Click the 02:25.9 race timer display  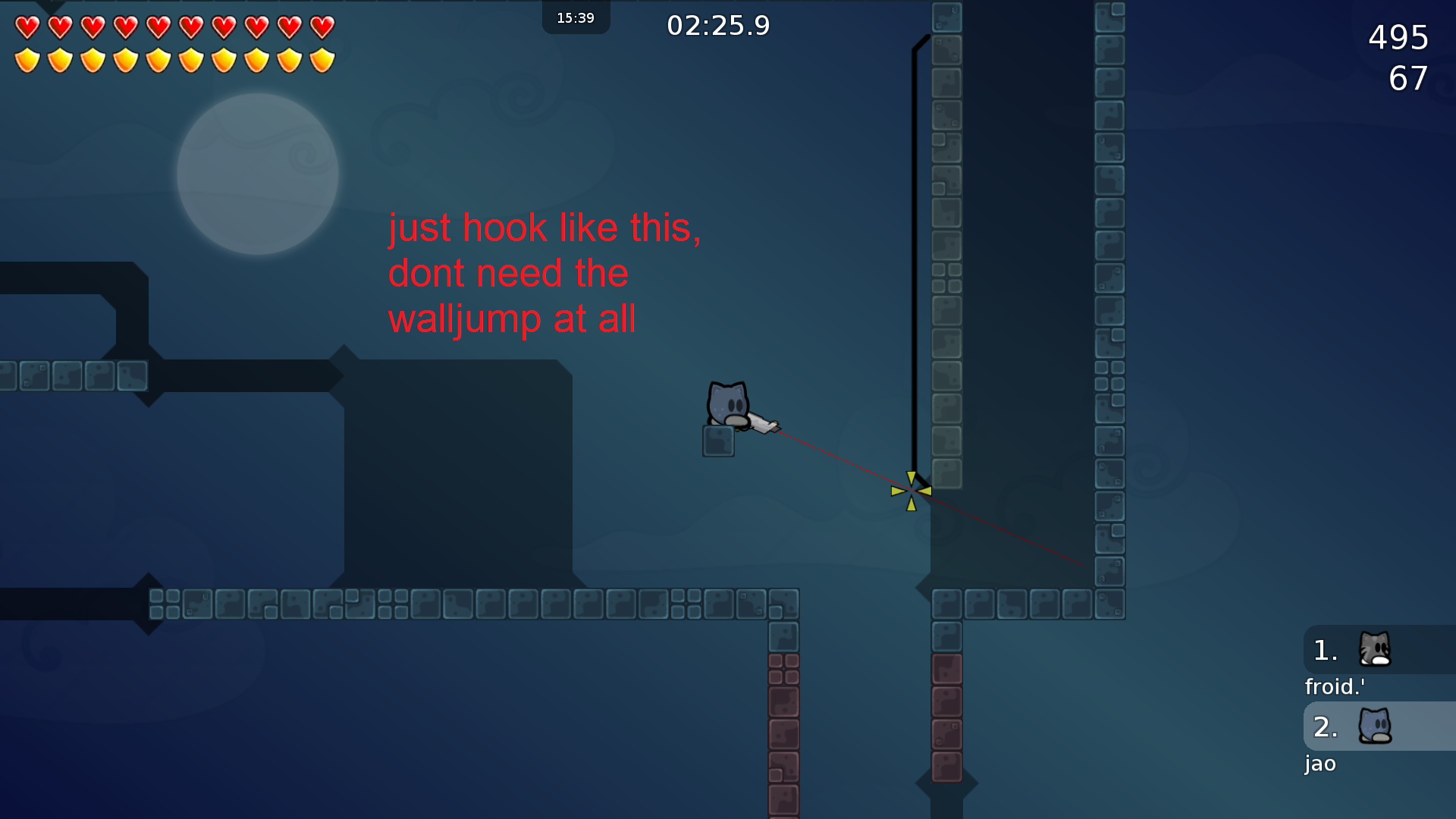pos(719,25)
